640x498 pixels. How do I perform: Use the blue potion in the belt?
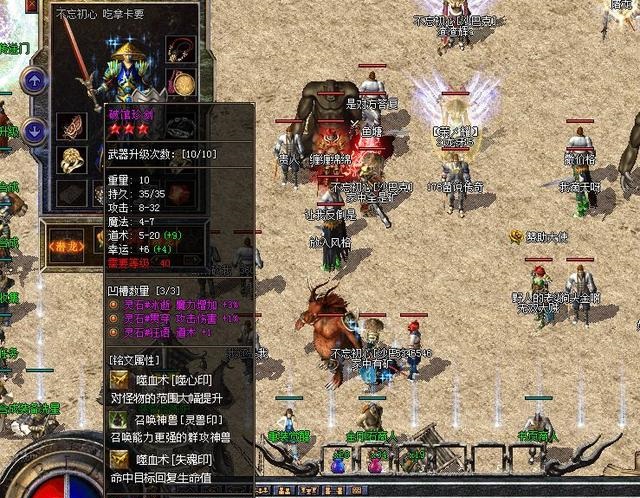pyautogui.click(x=337, y=462)
